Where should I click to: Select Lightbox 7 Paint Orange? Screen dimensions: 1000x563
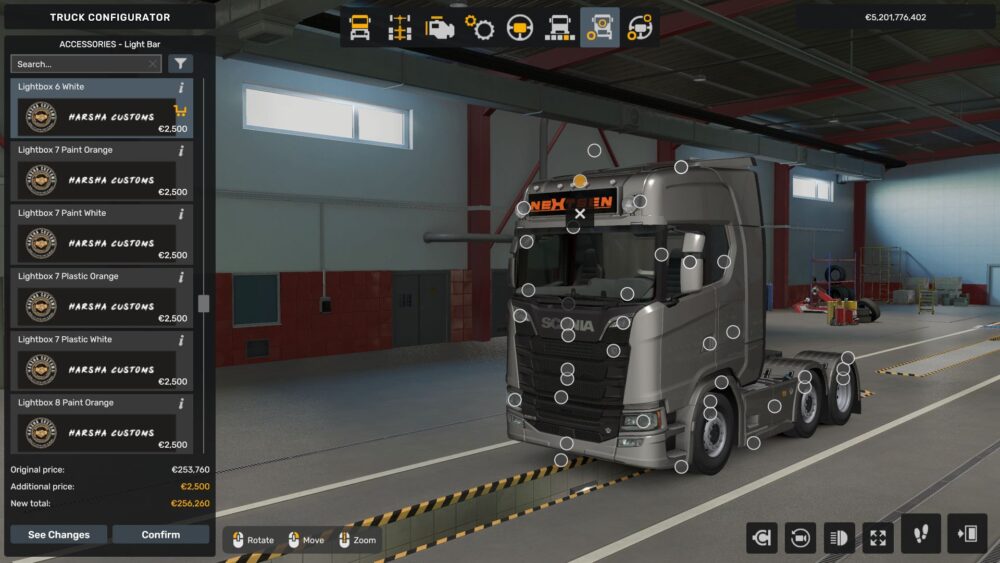[x=98, y=171]
